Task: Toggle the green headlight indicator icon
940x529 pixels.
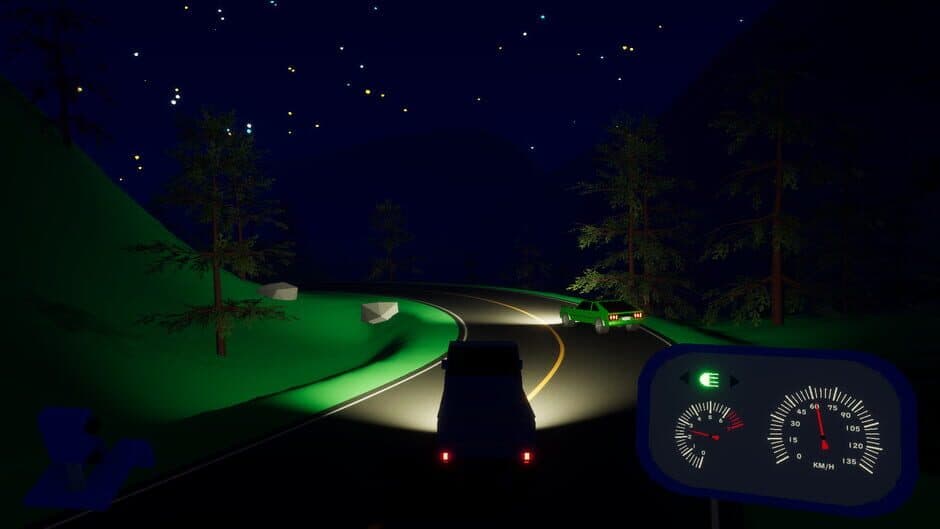Action: click(709, 379)
